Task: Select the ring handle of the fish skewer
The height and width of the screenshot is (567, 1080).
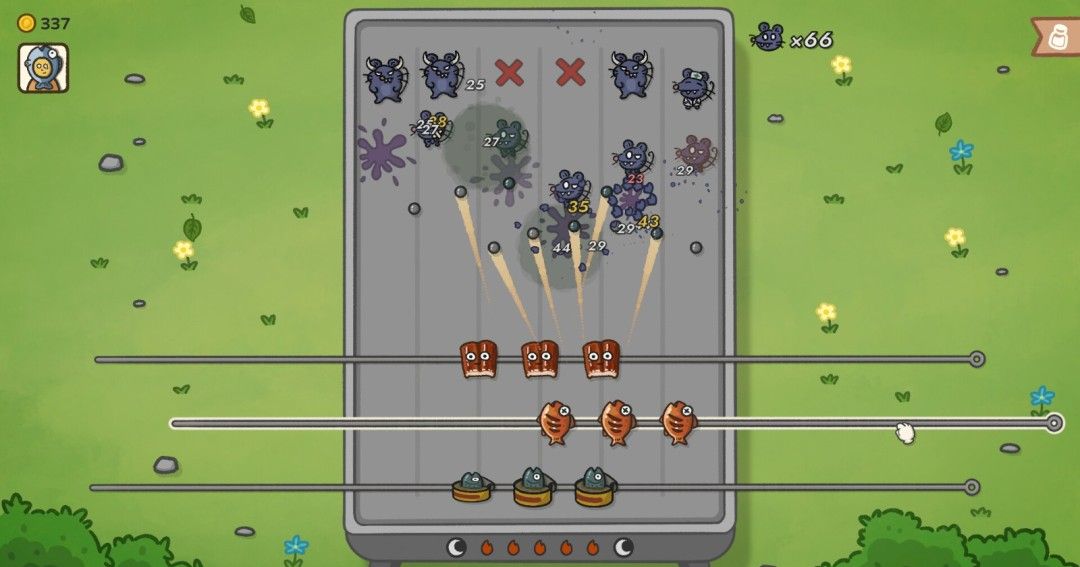Action: (1053, 423)
